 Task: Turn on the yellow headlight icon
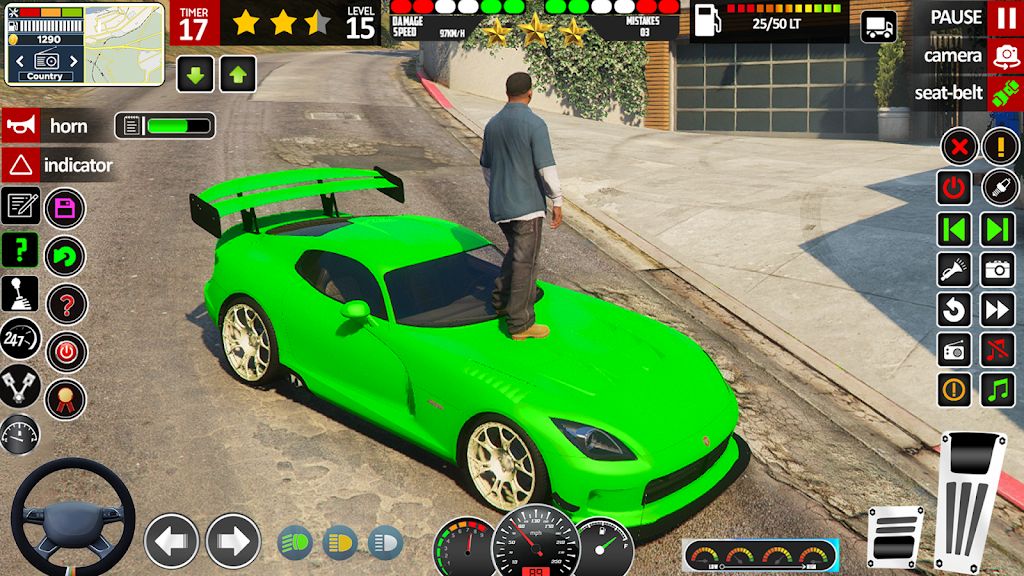340,542
